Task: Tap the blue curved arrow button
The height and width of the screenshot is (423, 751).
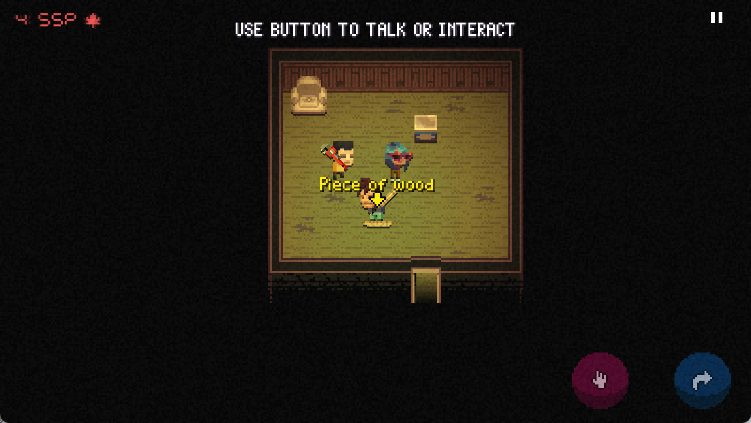Action: coord(702,380)
